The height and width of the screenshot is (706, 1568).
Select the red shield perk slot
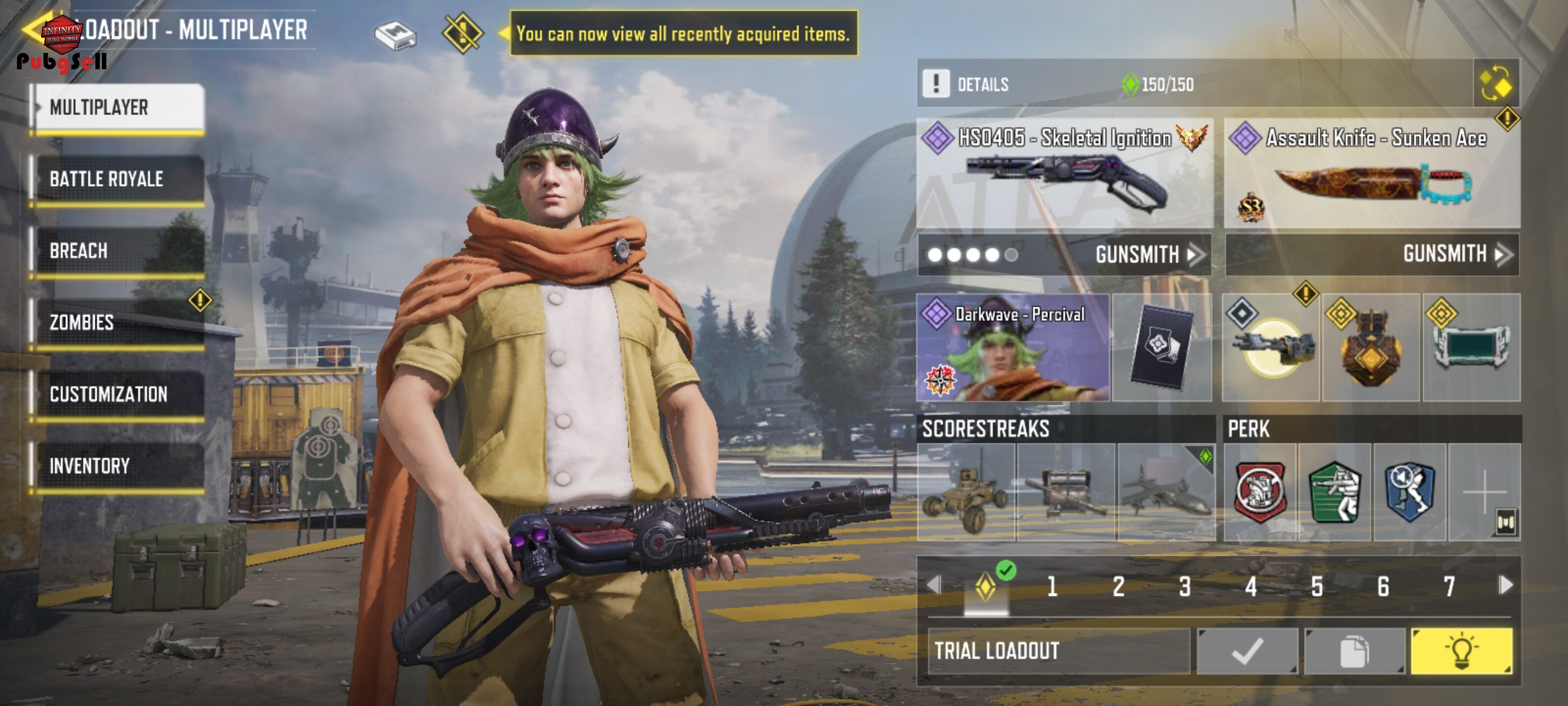click(x=1260, y=492)
